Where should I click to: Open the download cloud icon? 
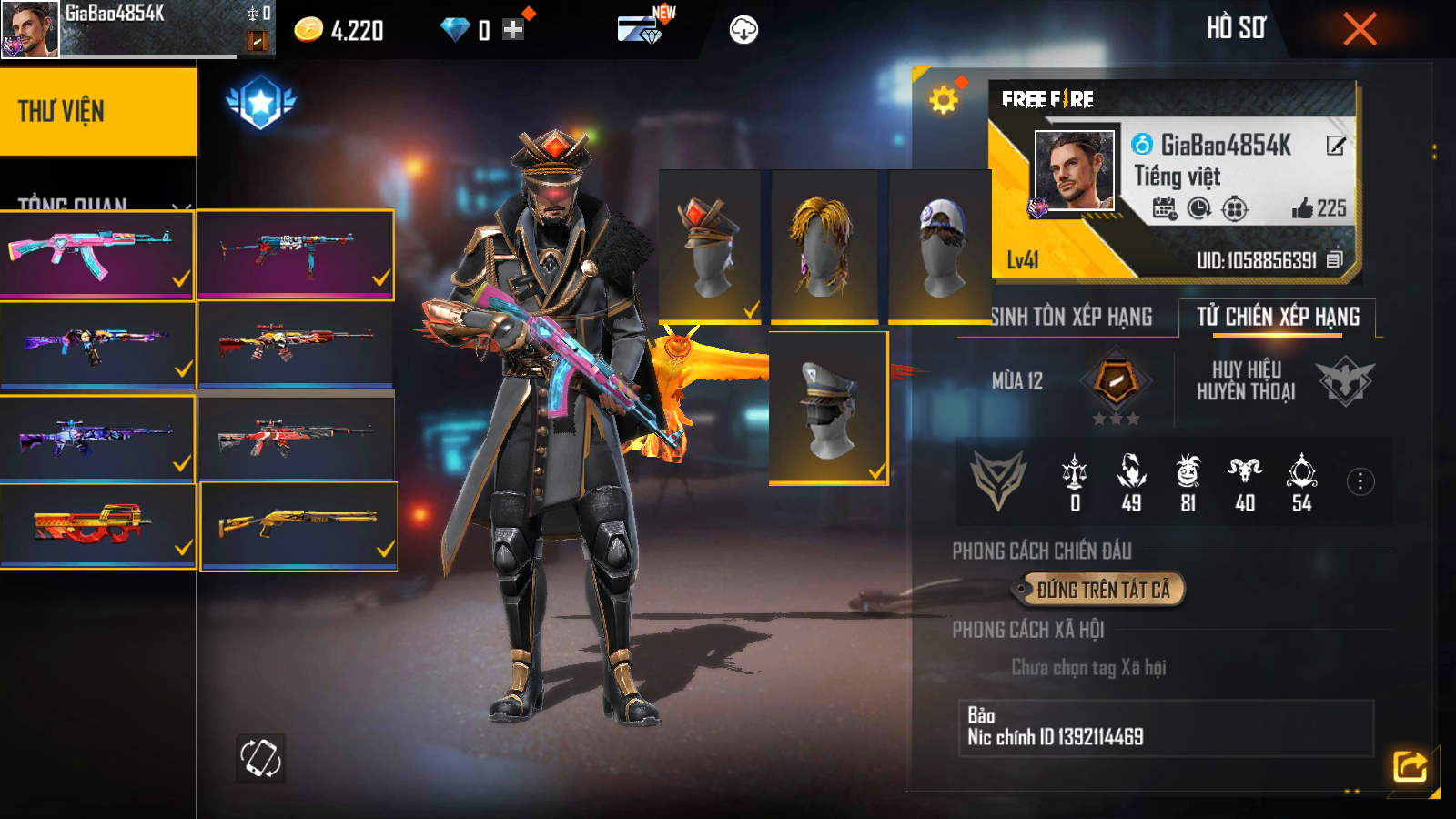743,30
